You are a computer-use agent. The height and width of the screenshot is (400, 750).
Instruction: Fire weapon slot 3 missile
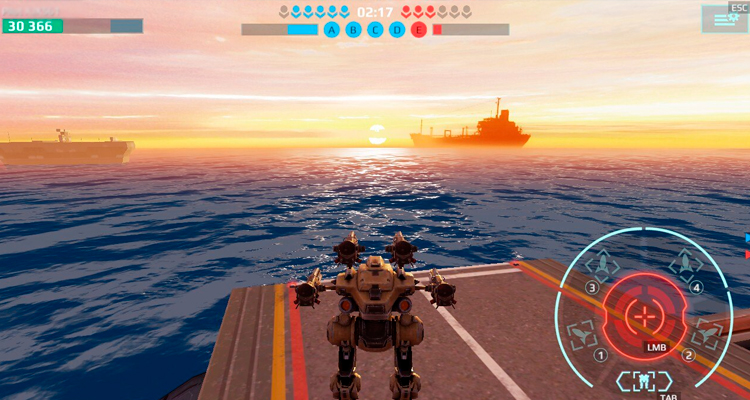[x=604, y=266]
